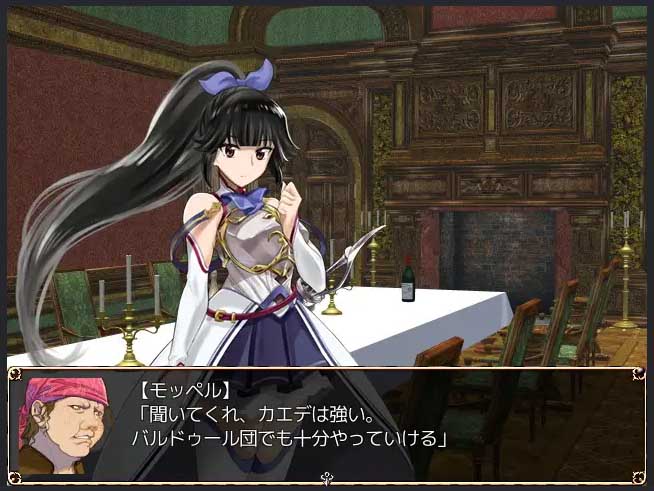Click the continue ornament below the dialogue text
This screenshot has width=654, height=491.
tap(327, 480)
